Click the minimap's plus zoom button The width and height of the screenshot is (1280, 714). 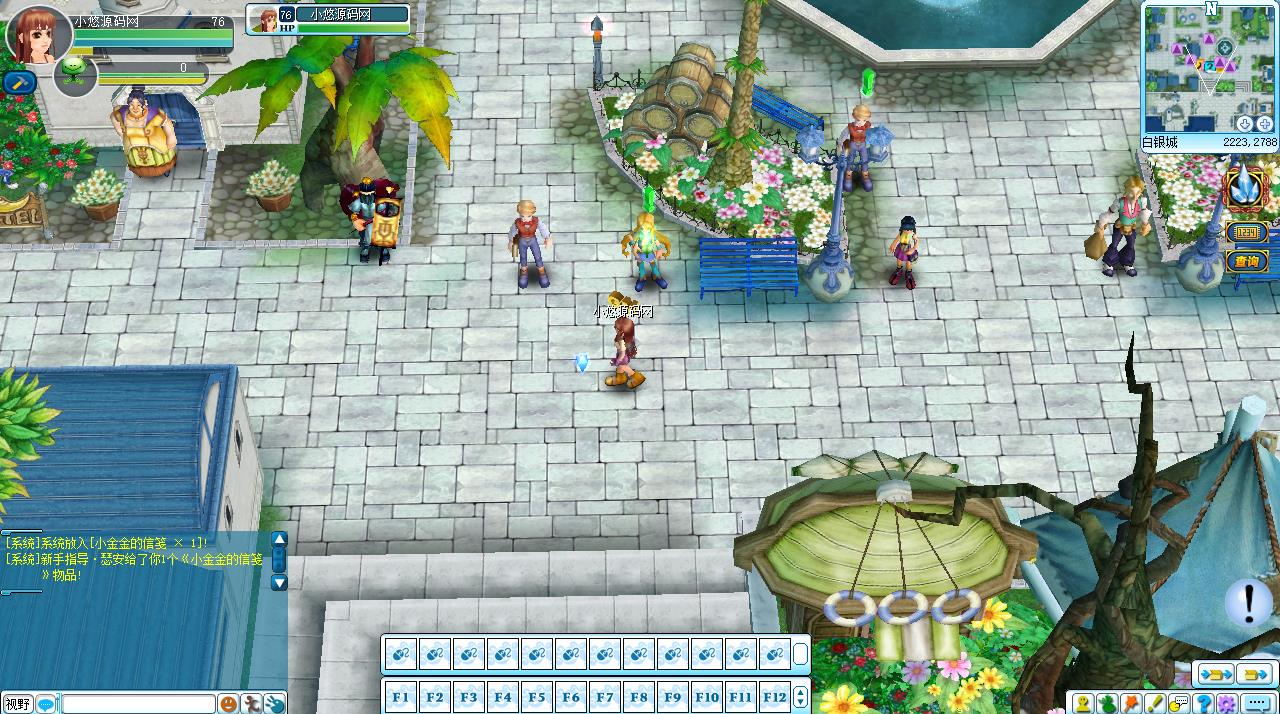tap(1265, 123)
